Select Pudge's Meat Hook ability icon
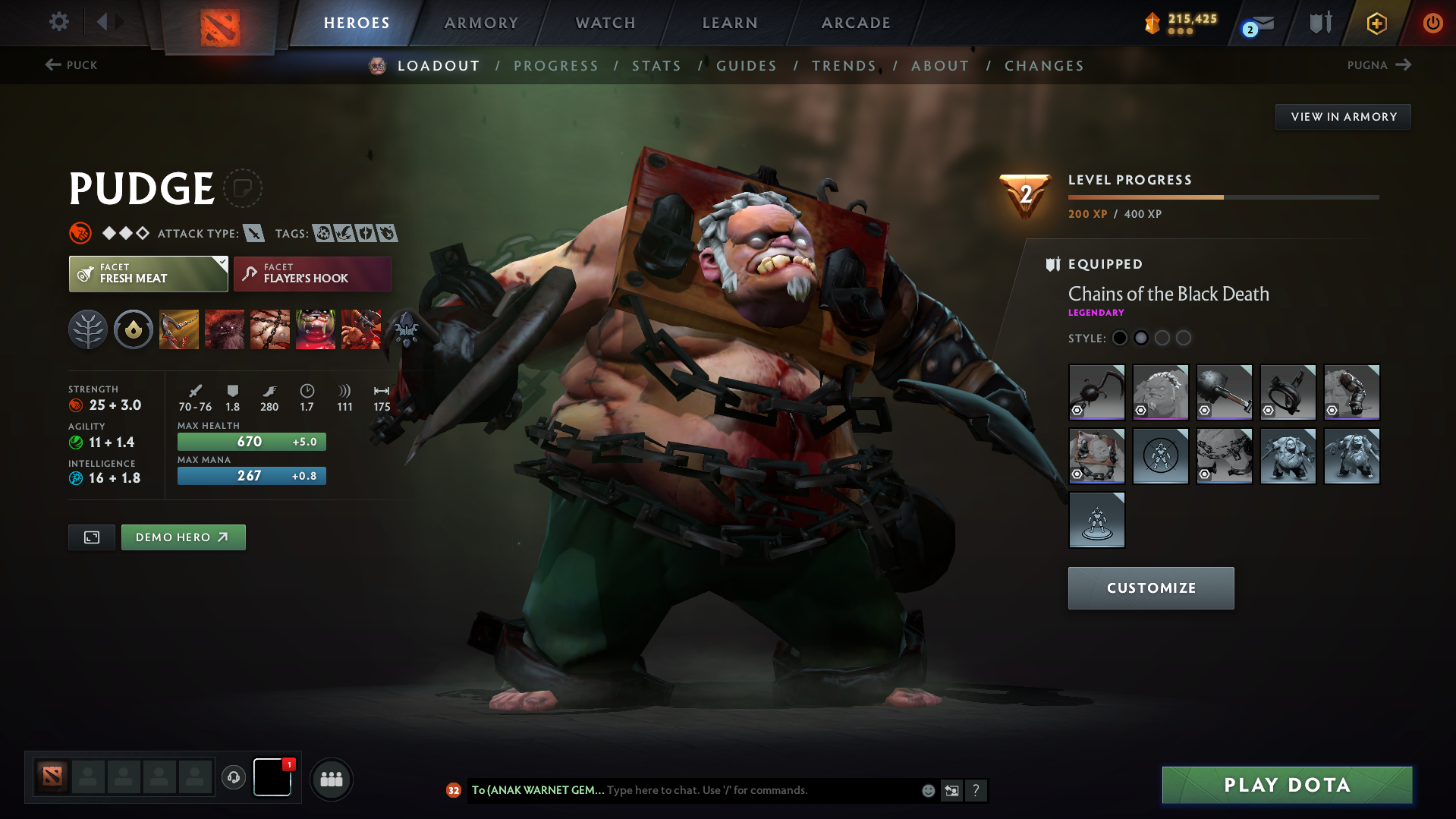This screenshot has width=1456, height=819. [x=178, y=329]
